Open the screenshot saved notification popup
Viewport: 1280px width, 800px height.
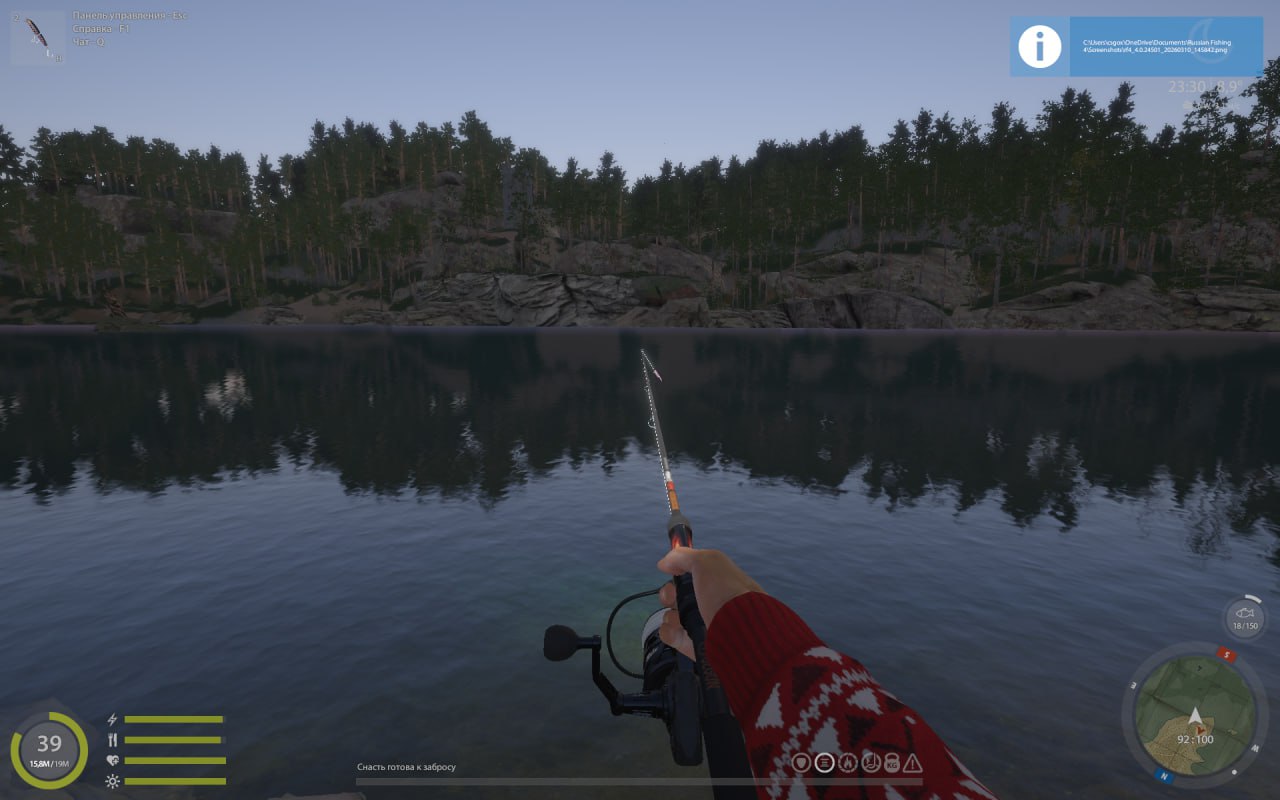click(1137, 46)
